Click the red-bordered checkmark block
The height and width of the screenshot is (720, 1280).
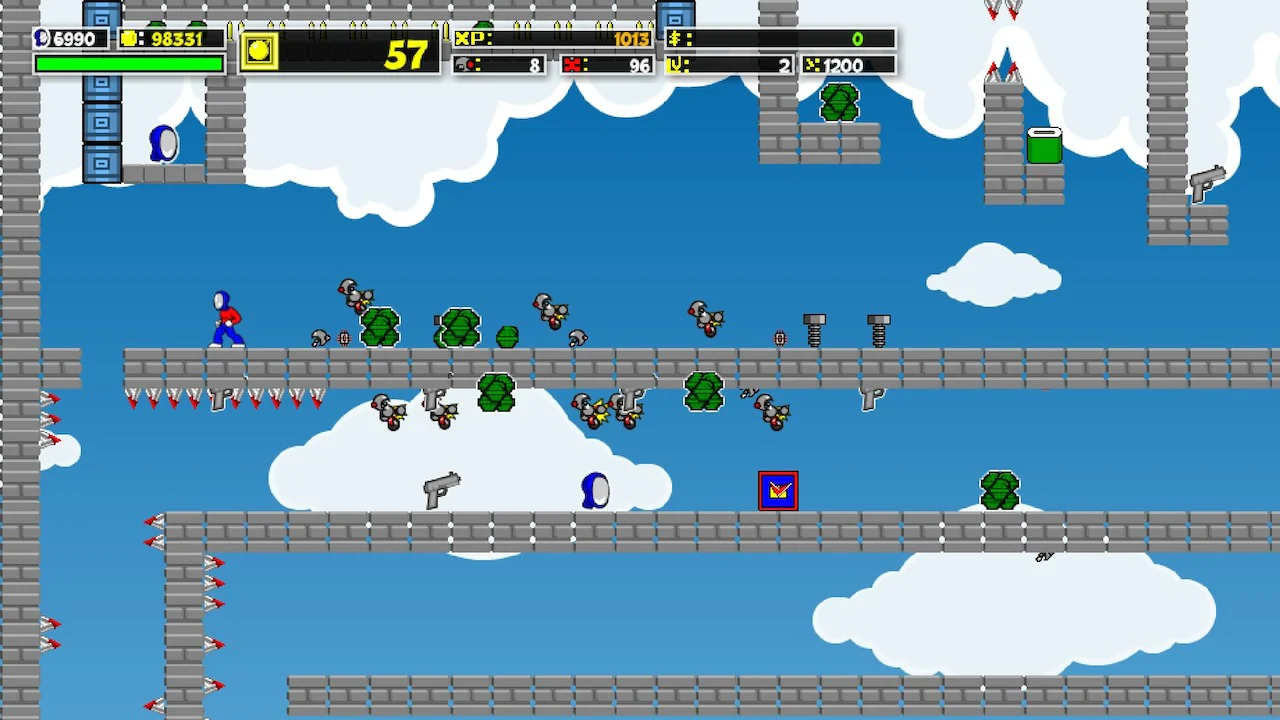778,490
